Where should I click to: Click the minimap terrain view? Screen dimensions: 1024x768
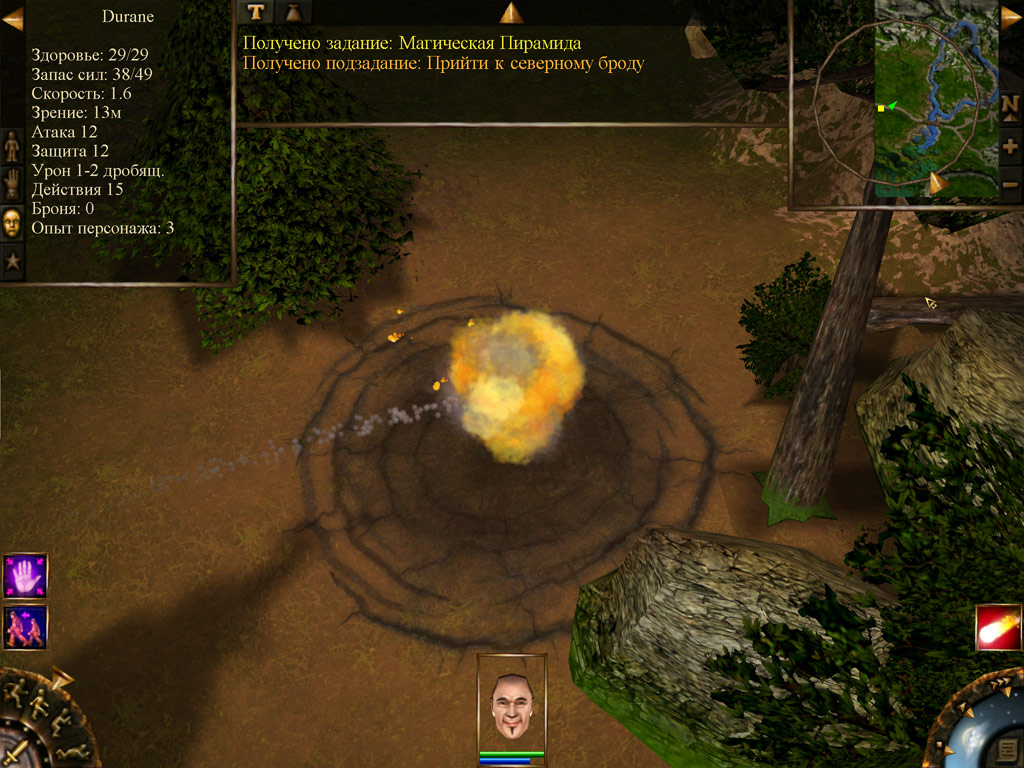pos(935,100)
